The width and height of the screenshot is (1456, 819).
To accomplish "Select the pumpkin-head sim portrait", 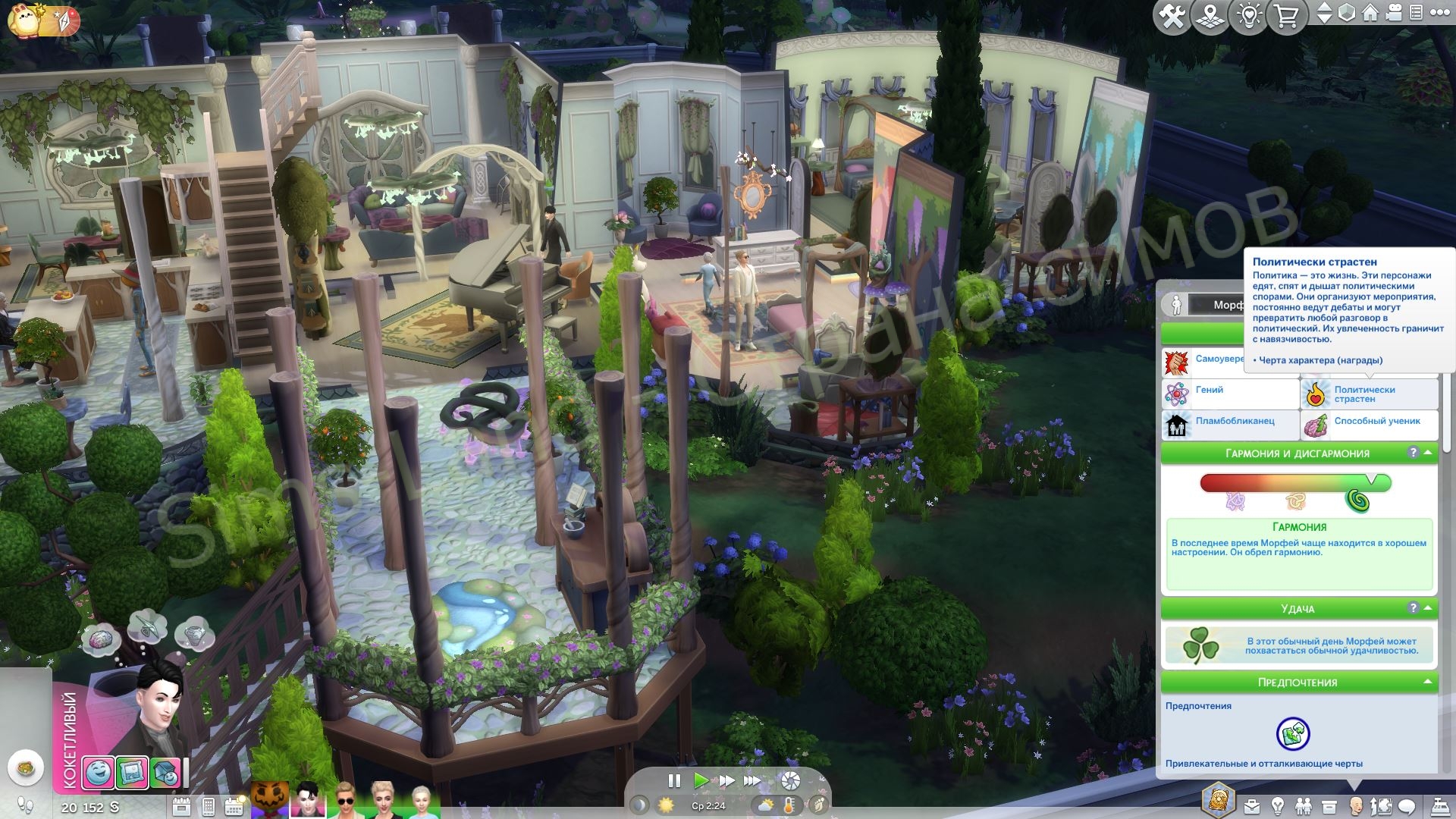I will coord(269,800).
